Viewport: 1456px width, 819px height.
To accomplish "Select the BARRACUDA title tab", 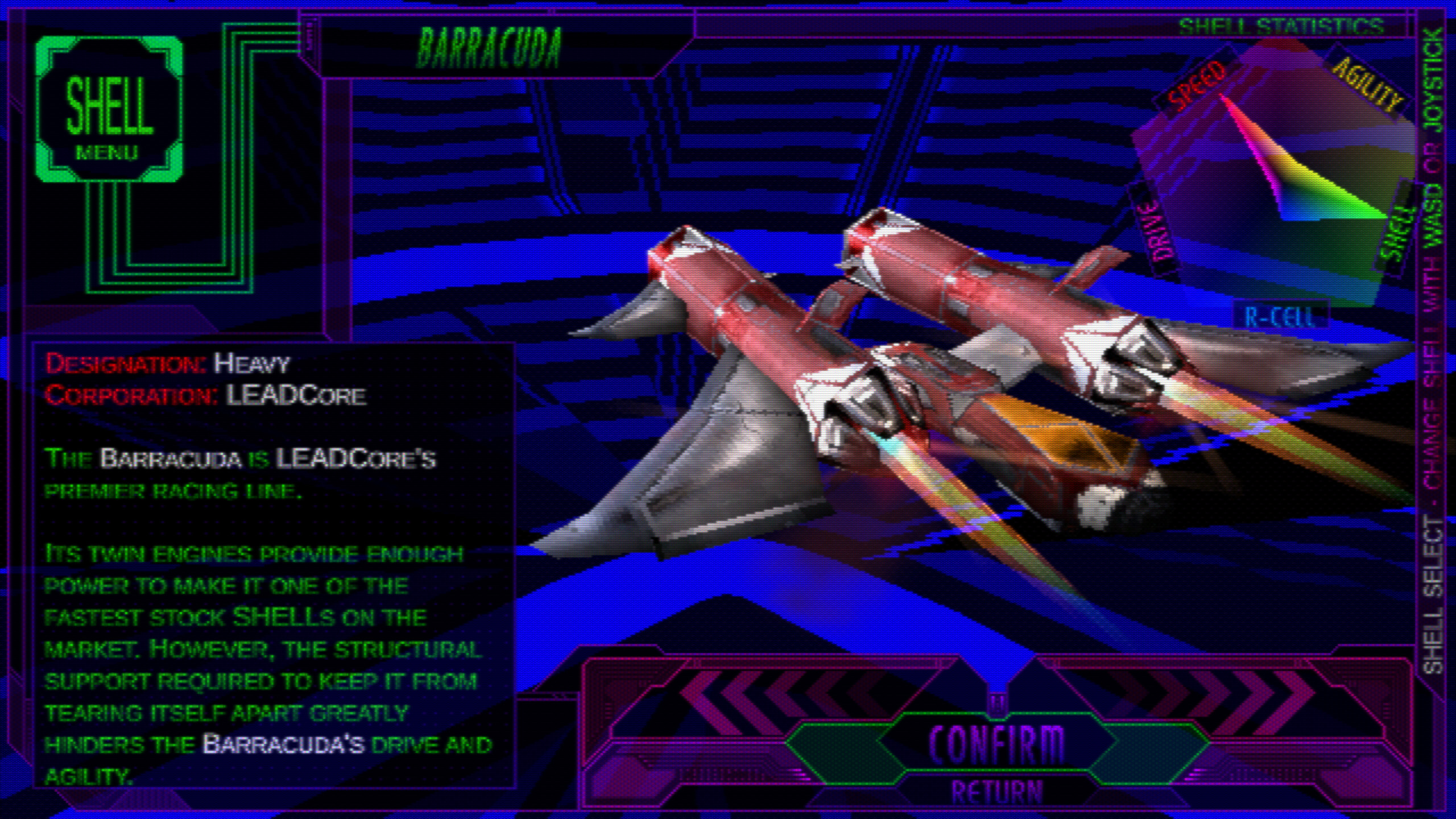I will pyautogui.click(x=489, y=48).
